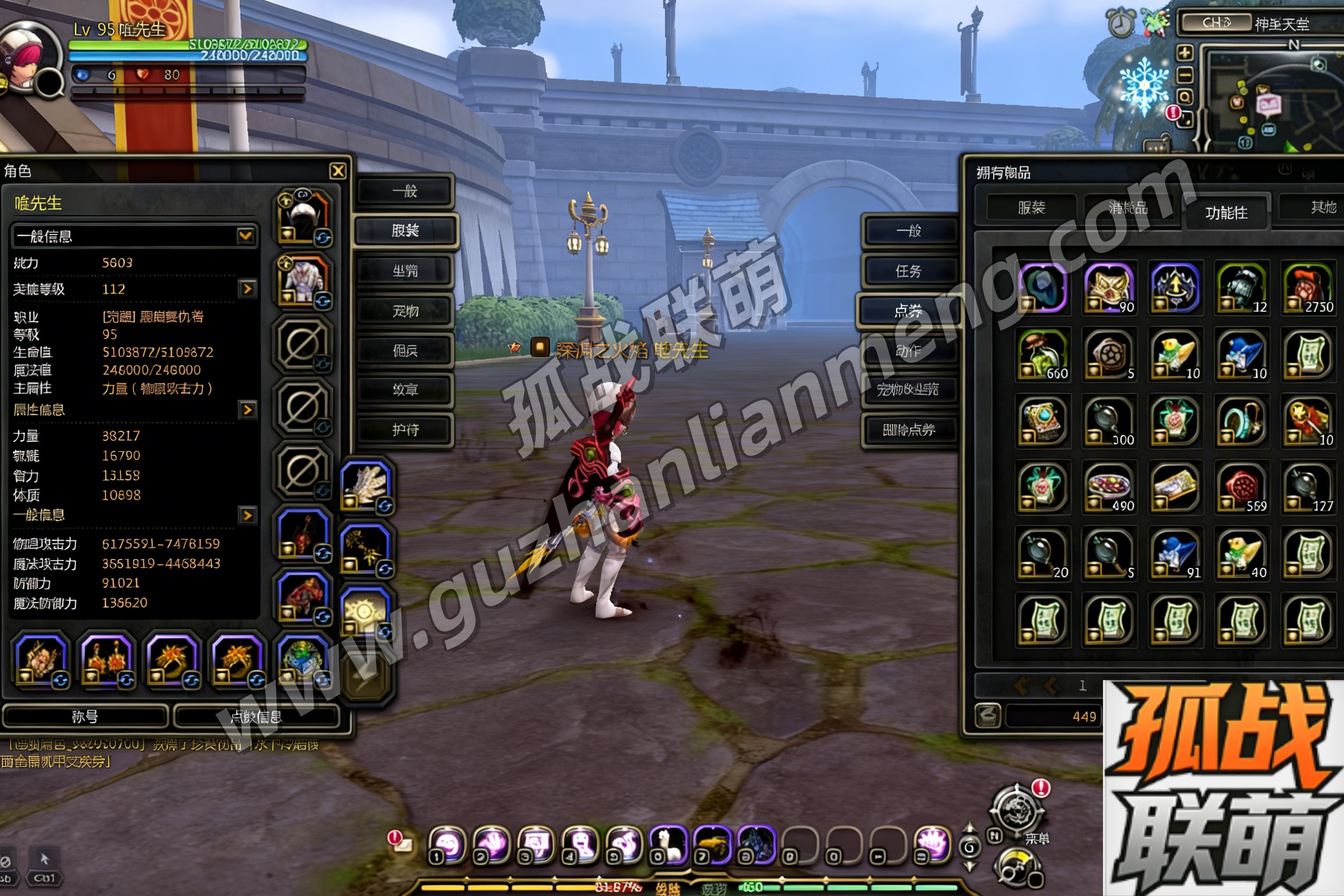
Task: Choose the 任务 quest inventory category
Action: coord(908,271)
